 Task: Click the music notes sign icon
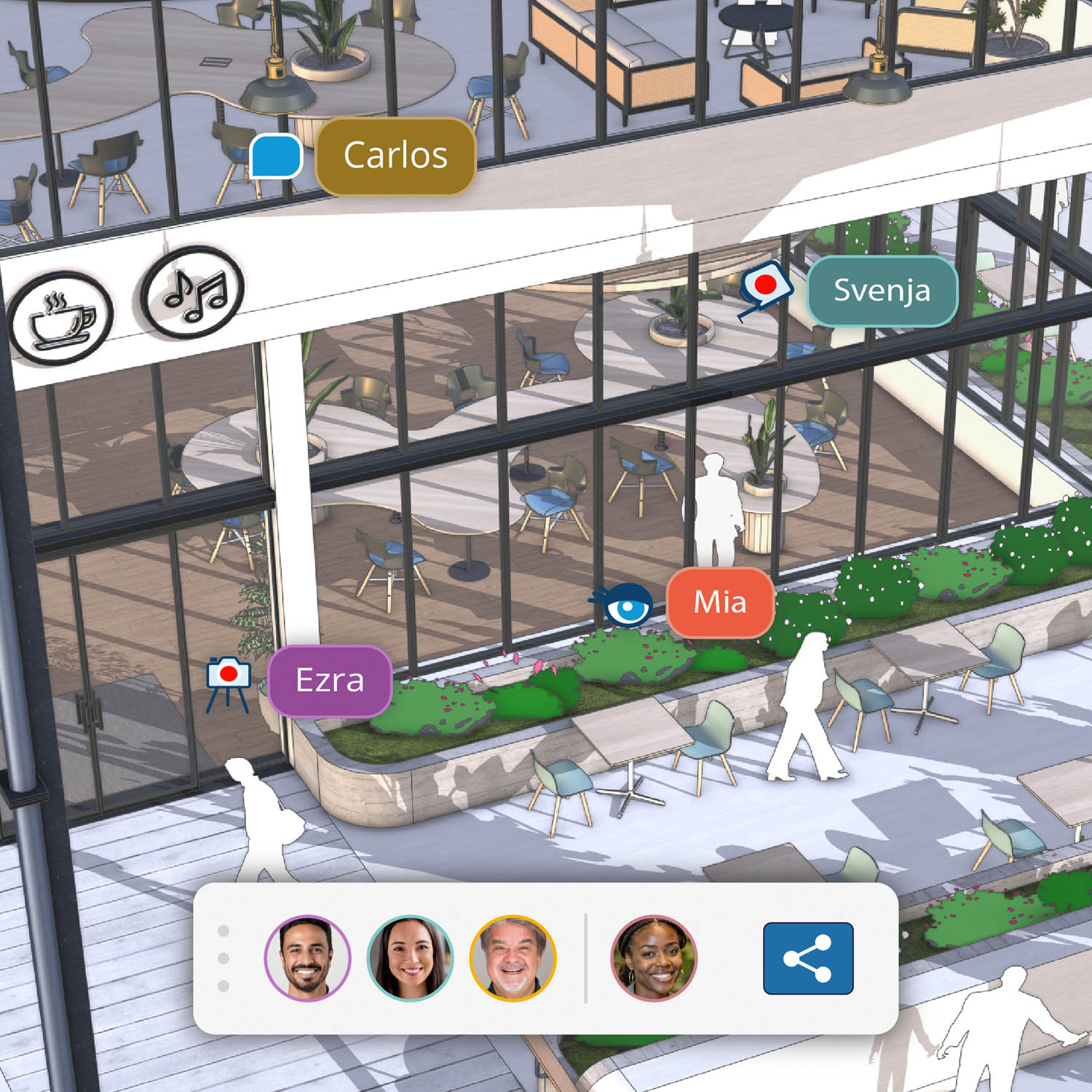pos(193,292)
